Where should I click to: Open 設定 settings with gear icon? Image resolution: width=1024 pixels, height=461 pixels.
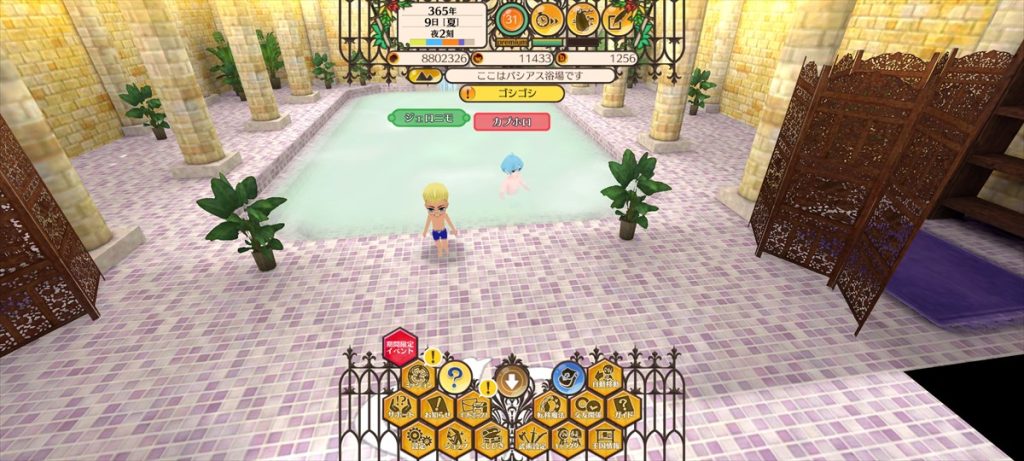click(419, 438)
